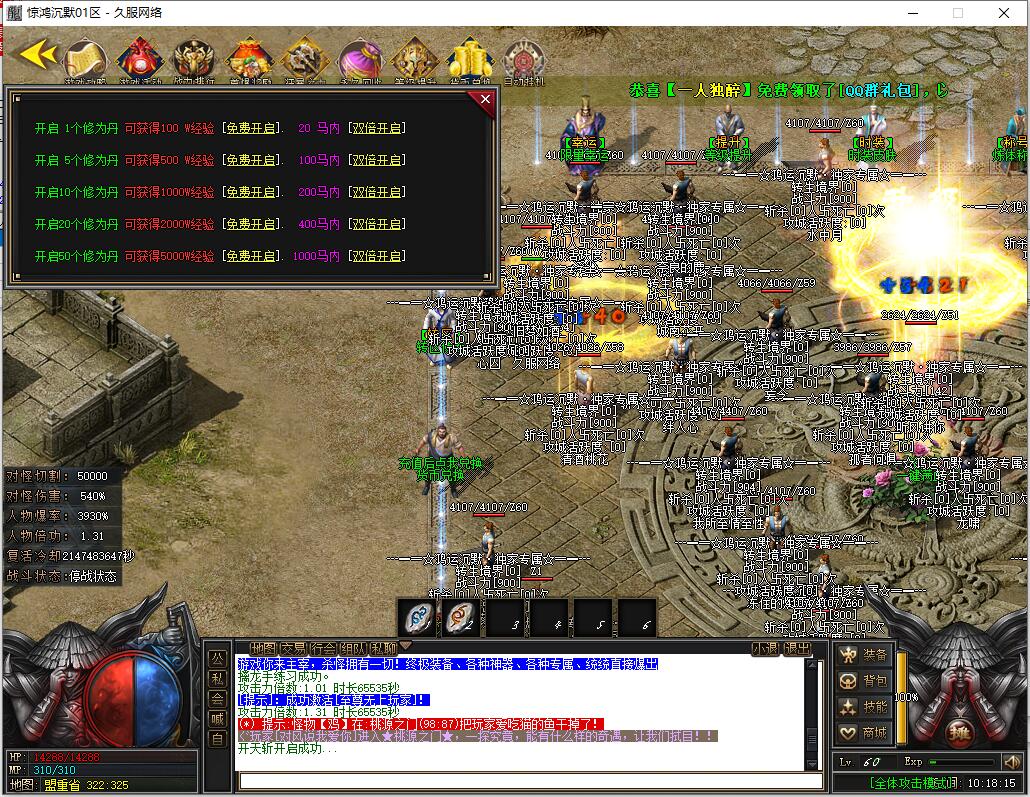
Task: Open the 战力排行 ranking icon
Action: (x=194, y=59)
